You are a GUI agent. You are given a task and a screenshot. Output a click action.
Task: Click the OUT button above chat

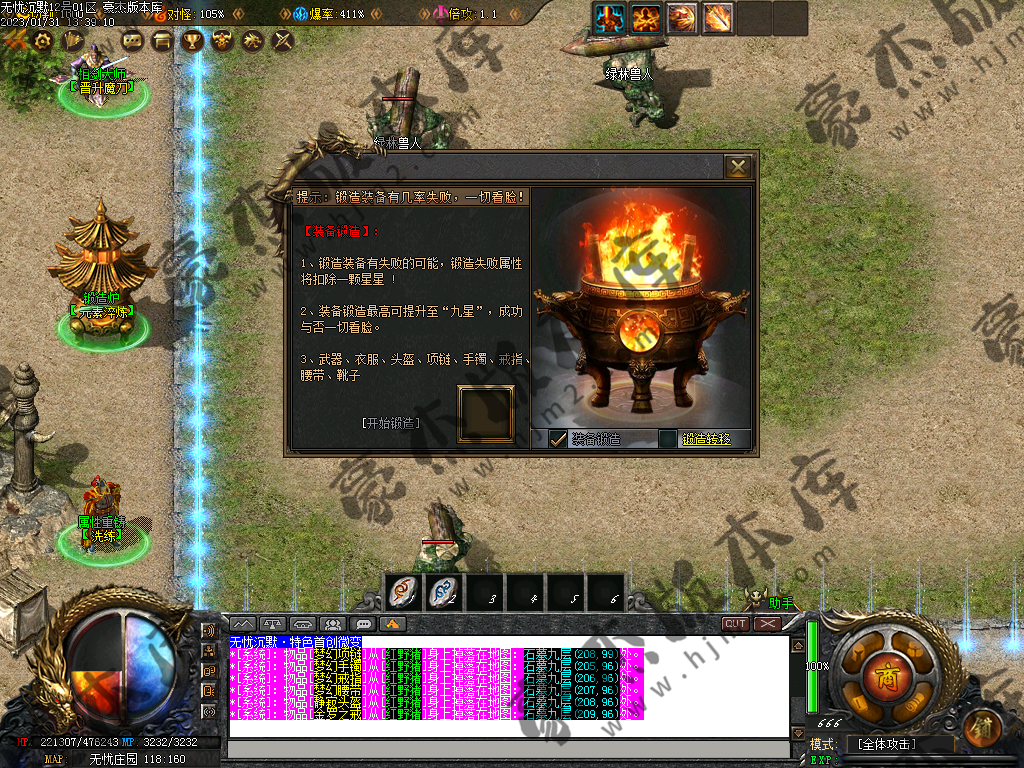click(x=736, y=623)
